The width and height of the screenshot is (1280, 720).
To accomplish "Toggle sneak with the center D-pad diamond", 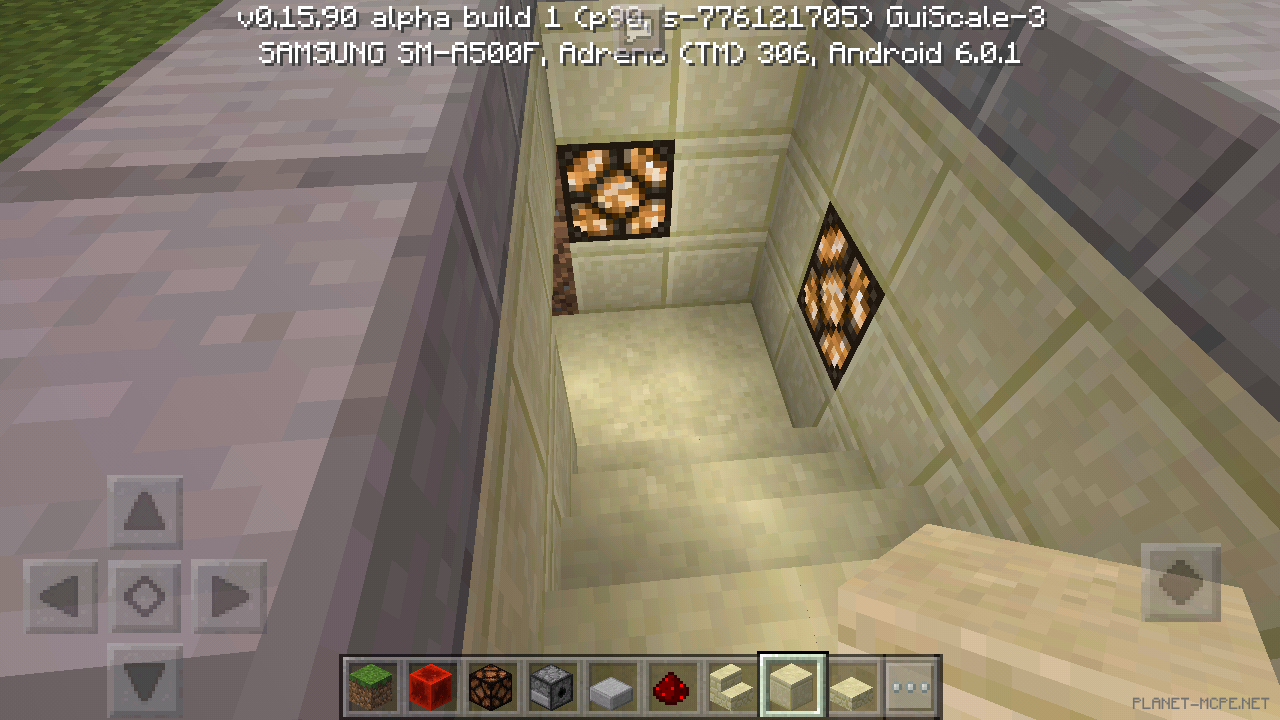I will click(144, 595).
